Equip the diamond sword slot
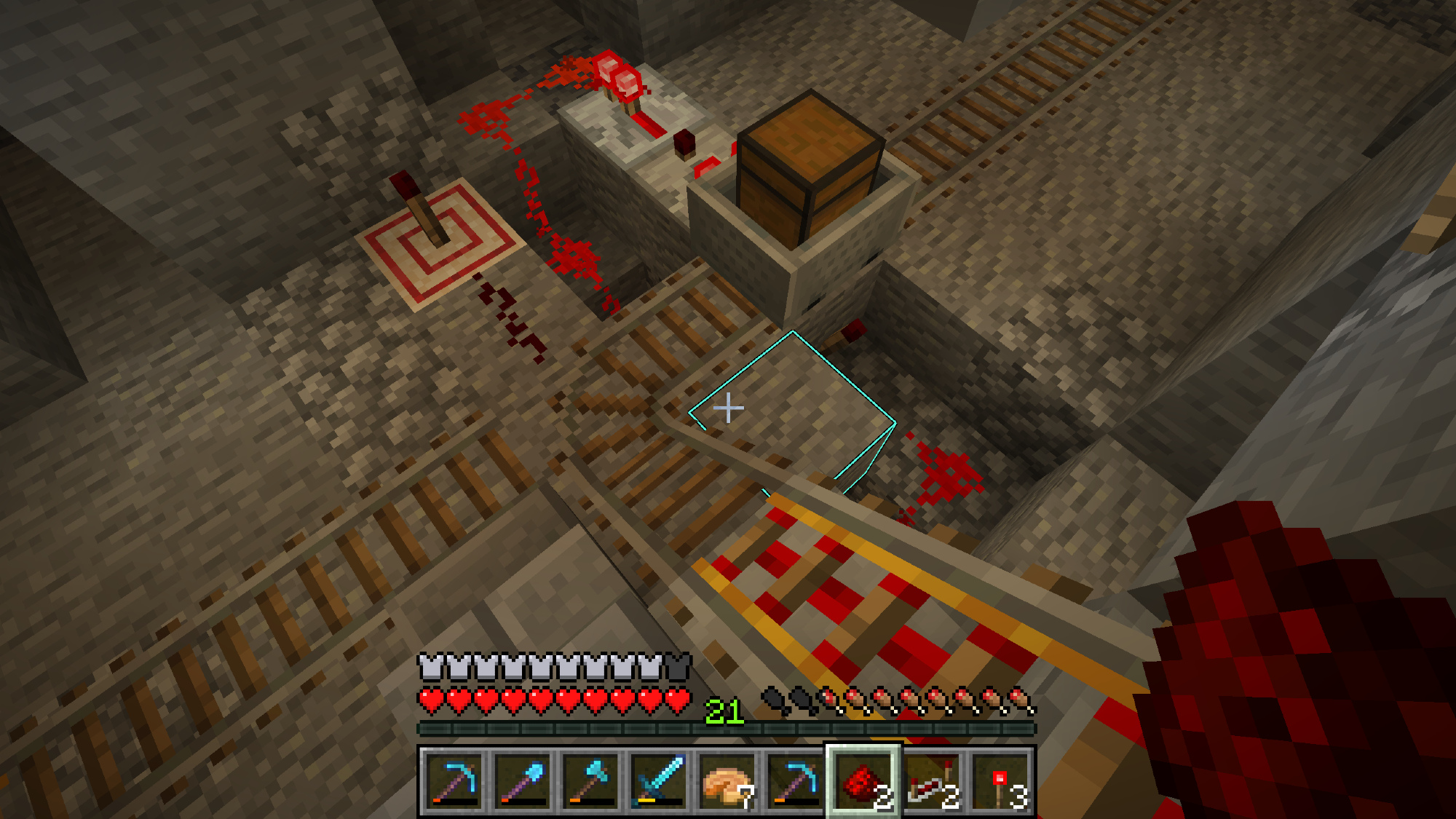This screenshot has width=1456, height=819. pyautogui.click(x=659, y=782)
